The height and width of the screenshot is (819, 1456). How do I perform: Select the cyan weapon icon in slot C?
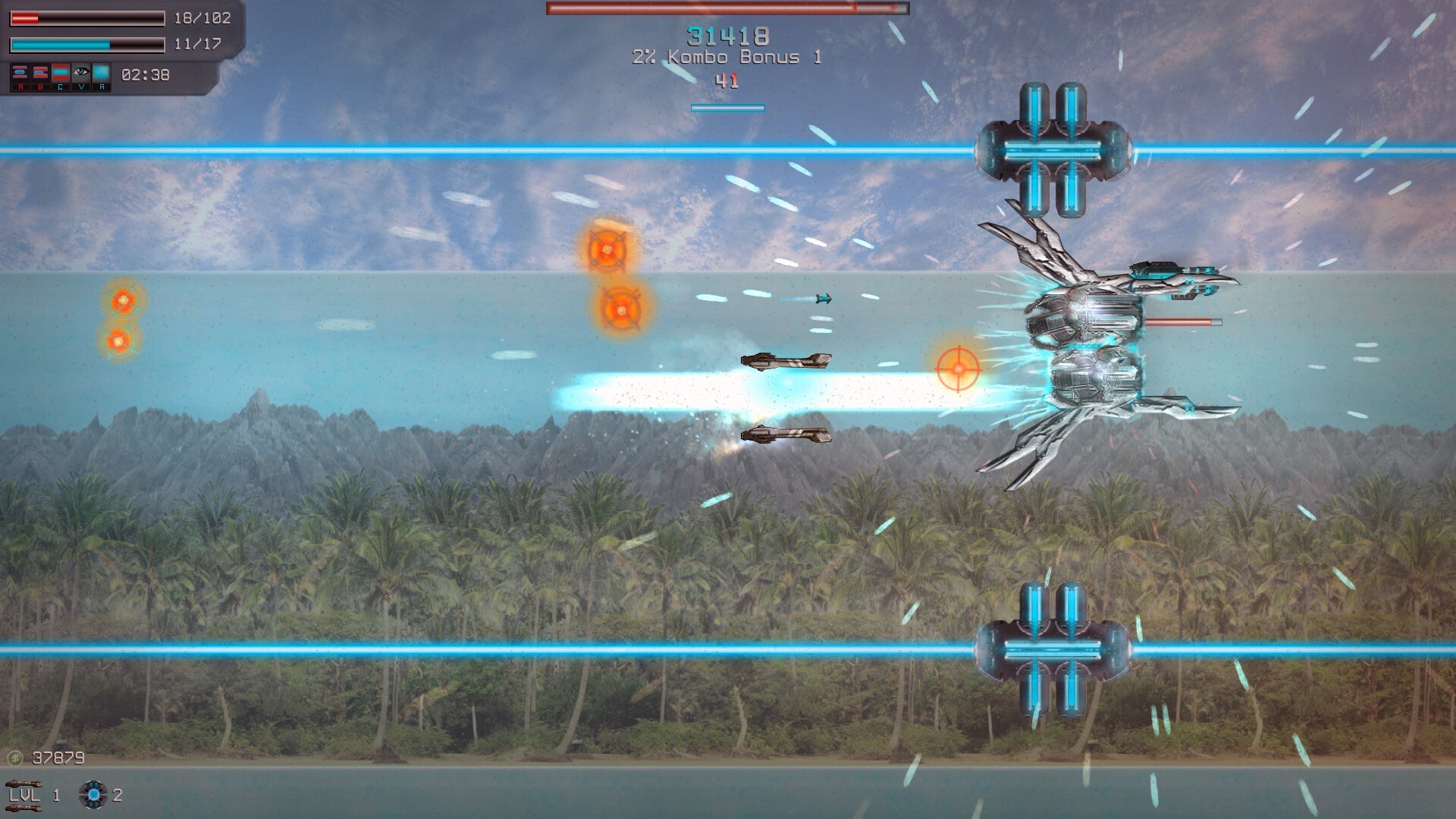click(x=61, y=73)
